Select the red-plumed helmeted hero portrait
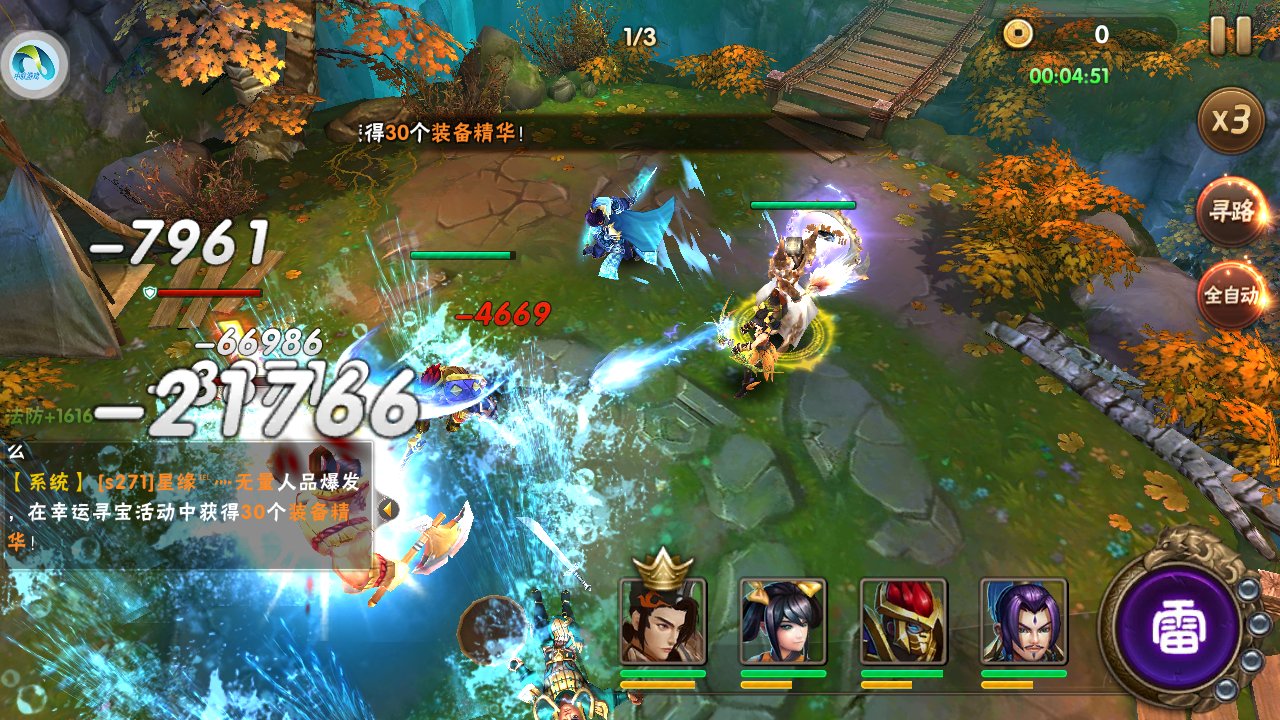Viewport: 1280px width, 720px height. point(902,621)
